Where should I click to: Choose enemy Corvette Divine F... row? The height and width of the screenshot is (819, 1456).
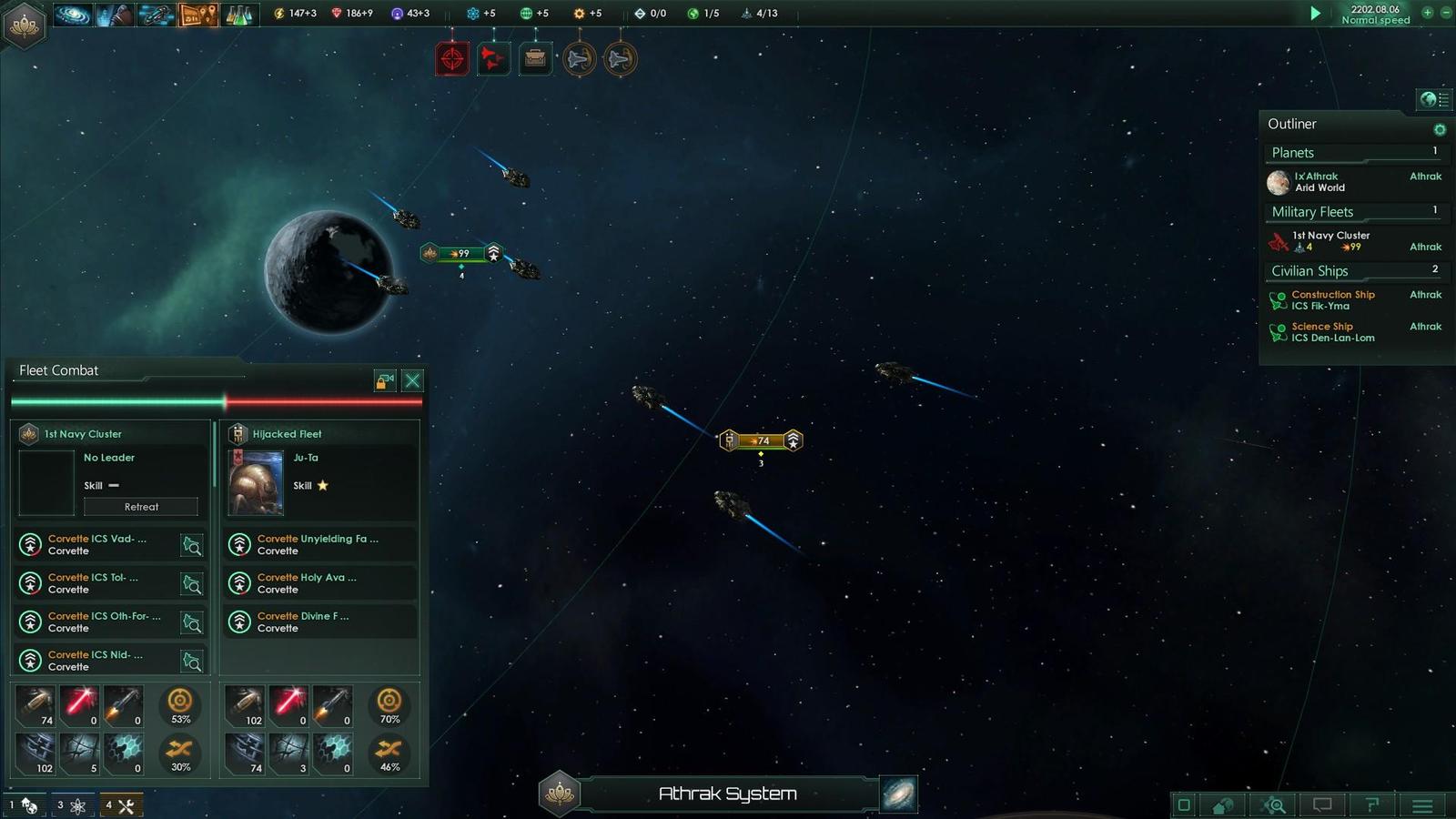[317, 622]
